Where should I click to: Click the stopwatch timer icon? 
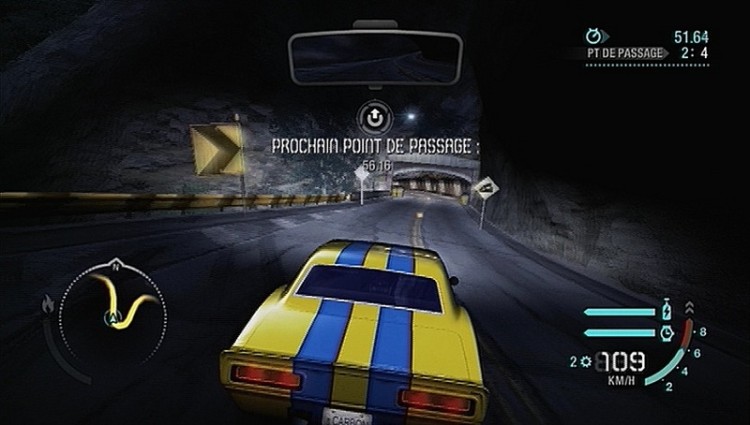(x=596, y=37)
